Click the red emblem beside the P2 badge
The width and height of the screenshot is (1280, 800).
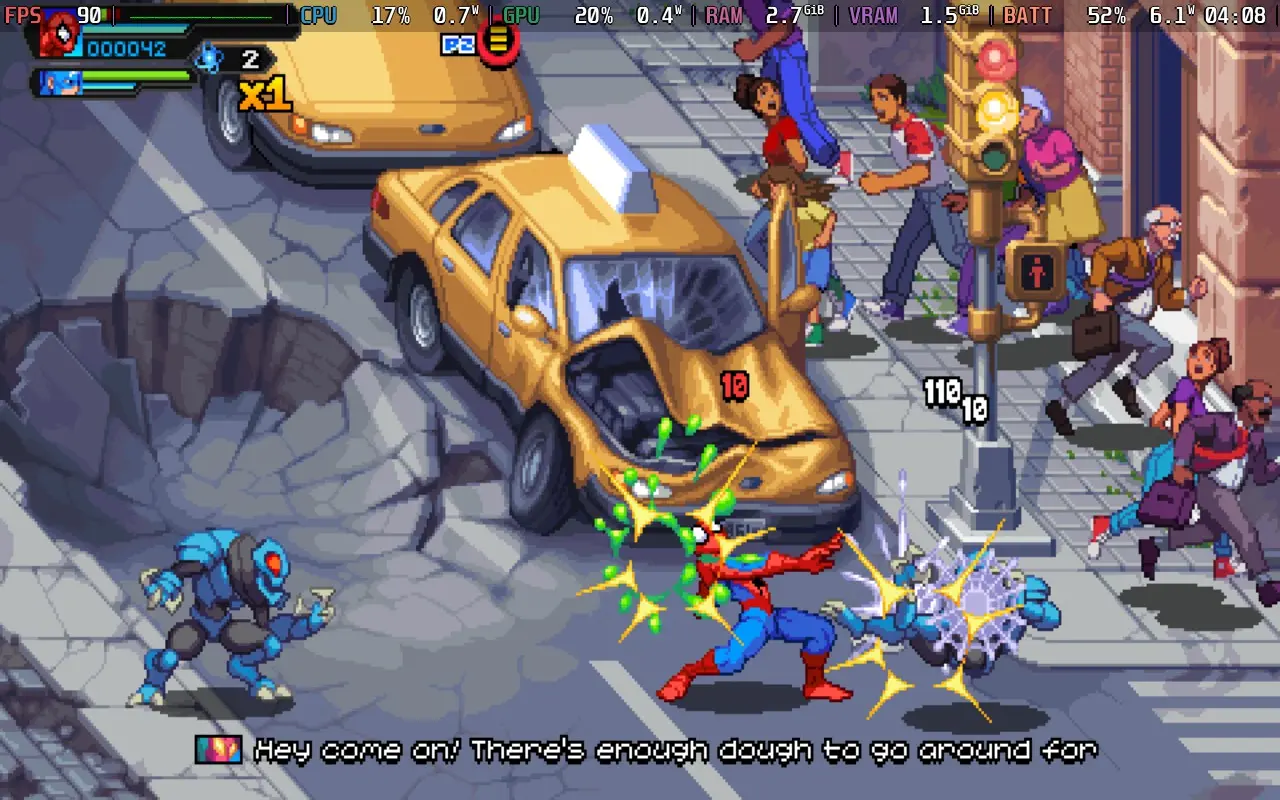498,44
